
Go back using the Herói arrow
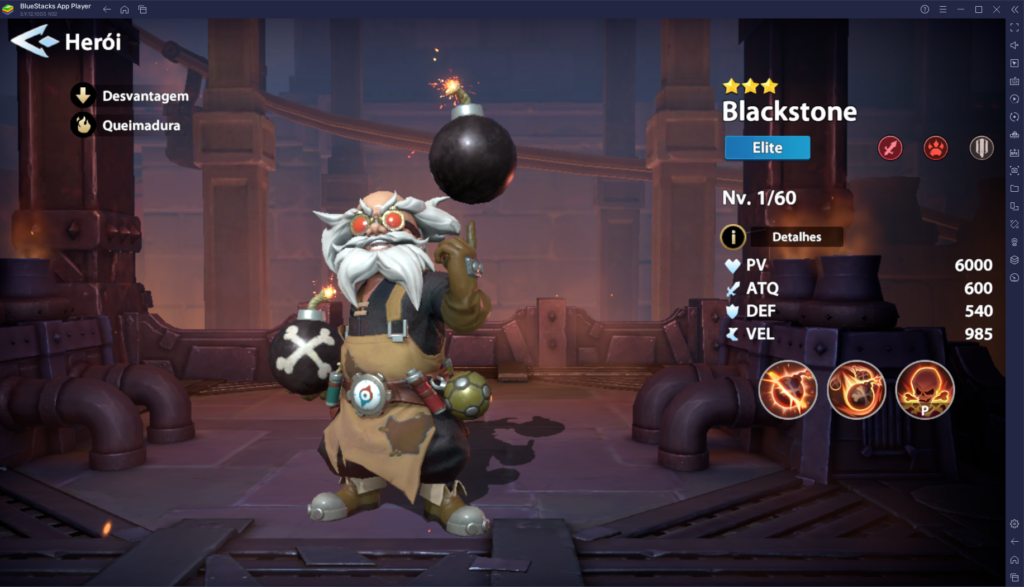pyautogui.click(x=36, y=42)
